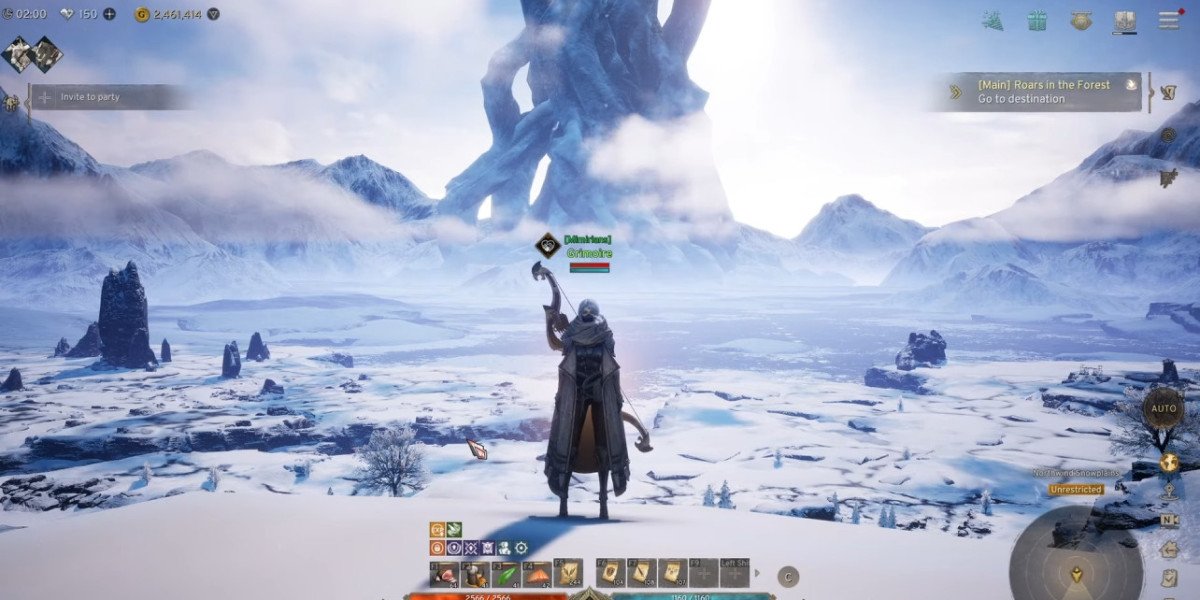The width and height of the screenshot is (1200, 600).
Task: Toggle the compass north camera icon
Action: [1167, 520]
